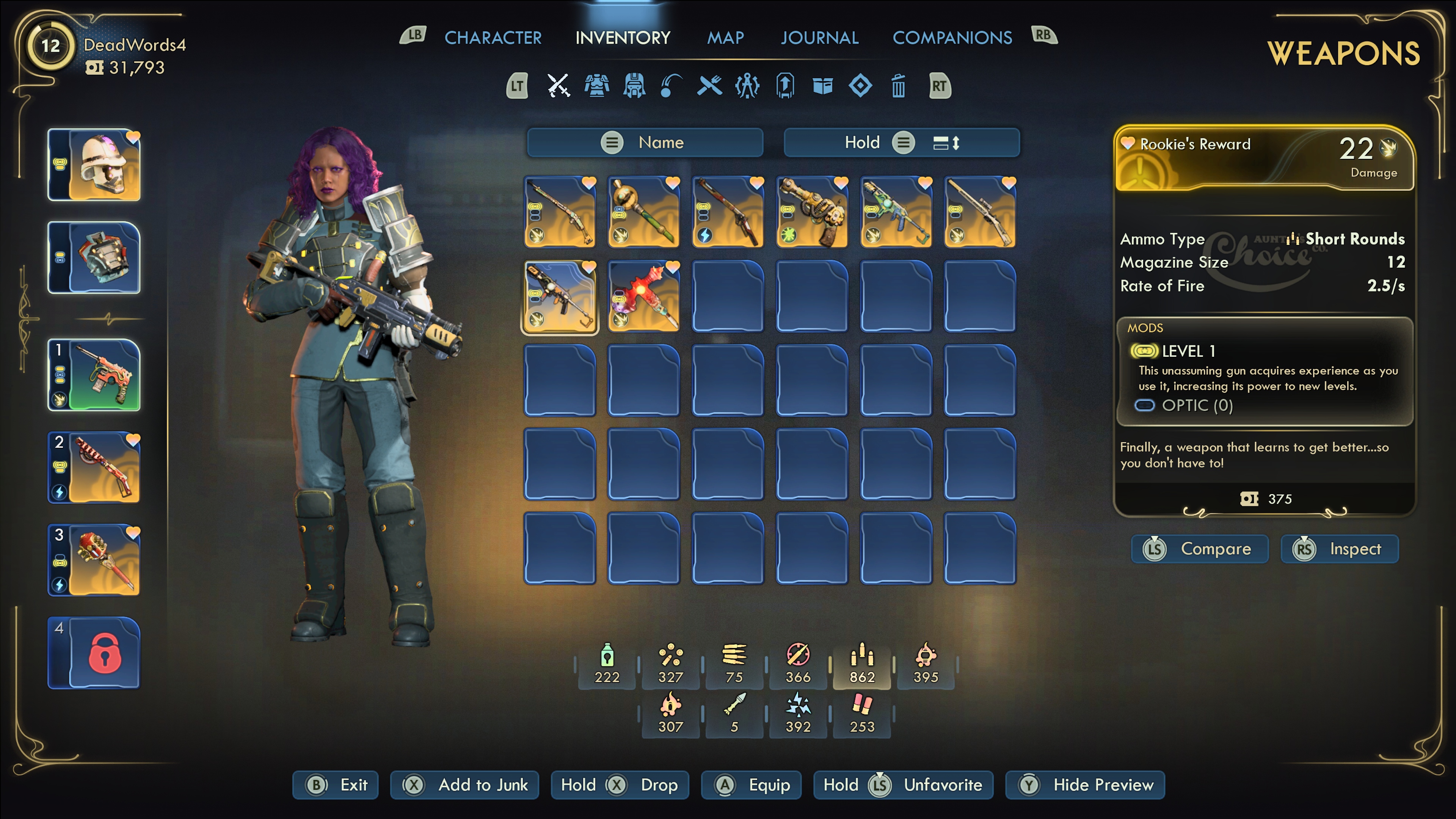Equip the selected weapon
The height and width of the screenshot is (819, 1456).
click(x=751, y=785)
